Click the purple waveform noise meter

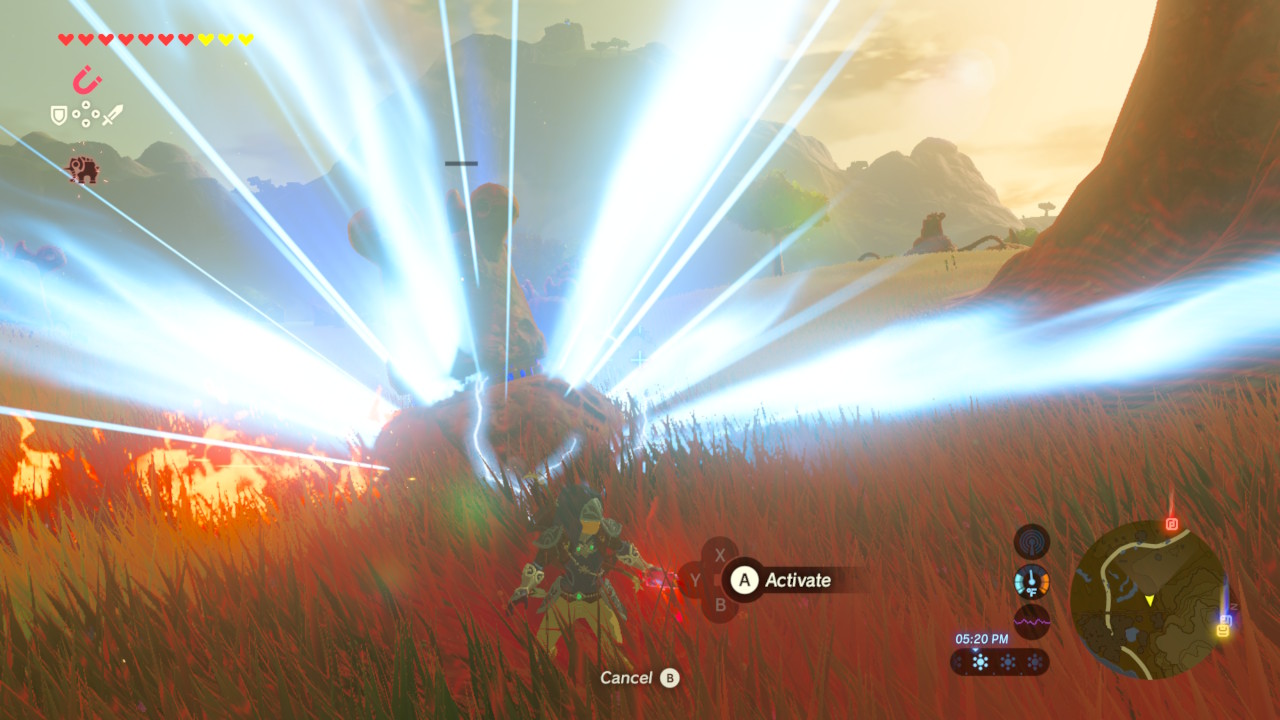pyautogui.click(x=1031, y=621)
